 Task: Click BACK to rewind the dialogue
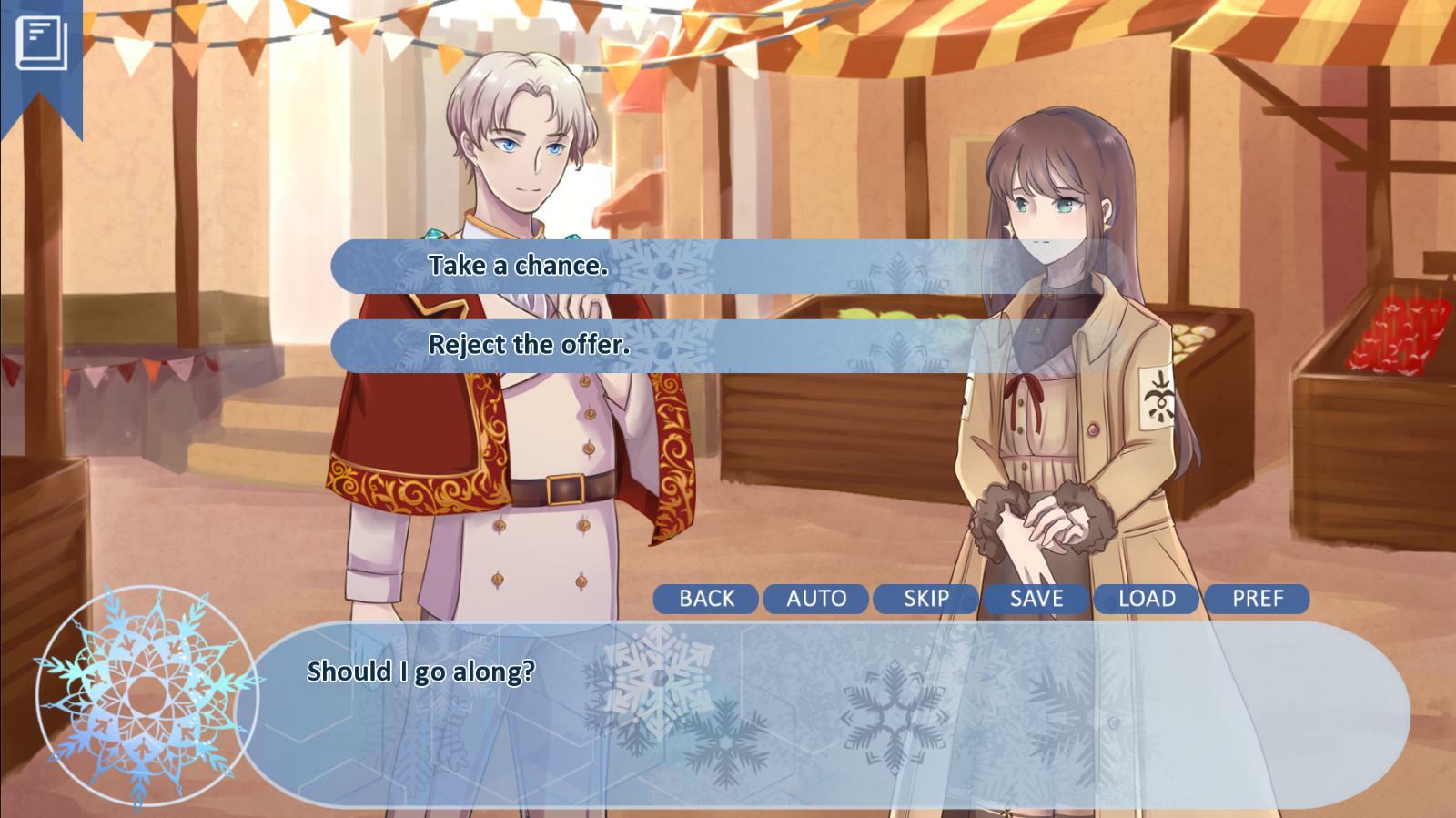[x=707, y=599]
